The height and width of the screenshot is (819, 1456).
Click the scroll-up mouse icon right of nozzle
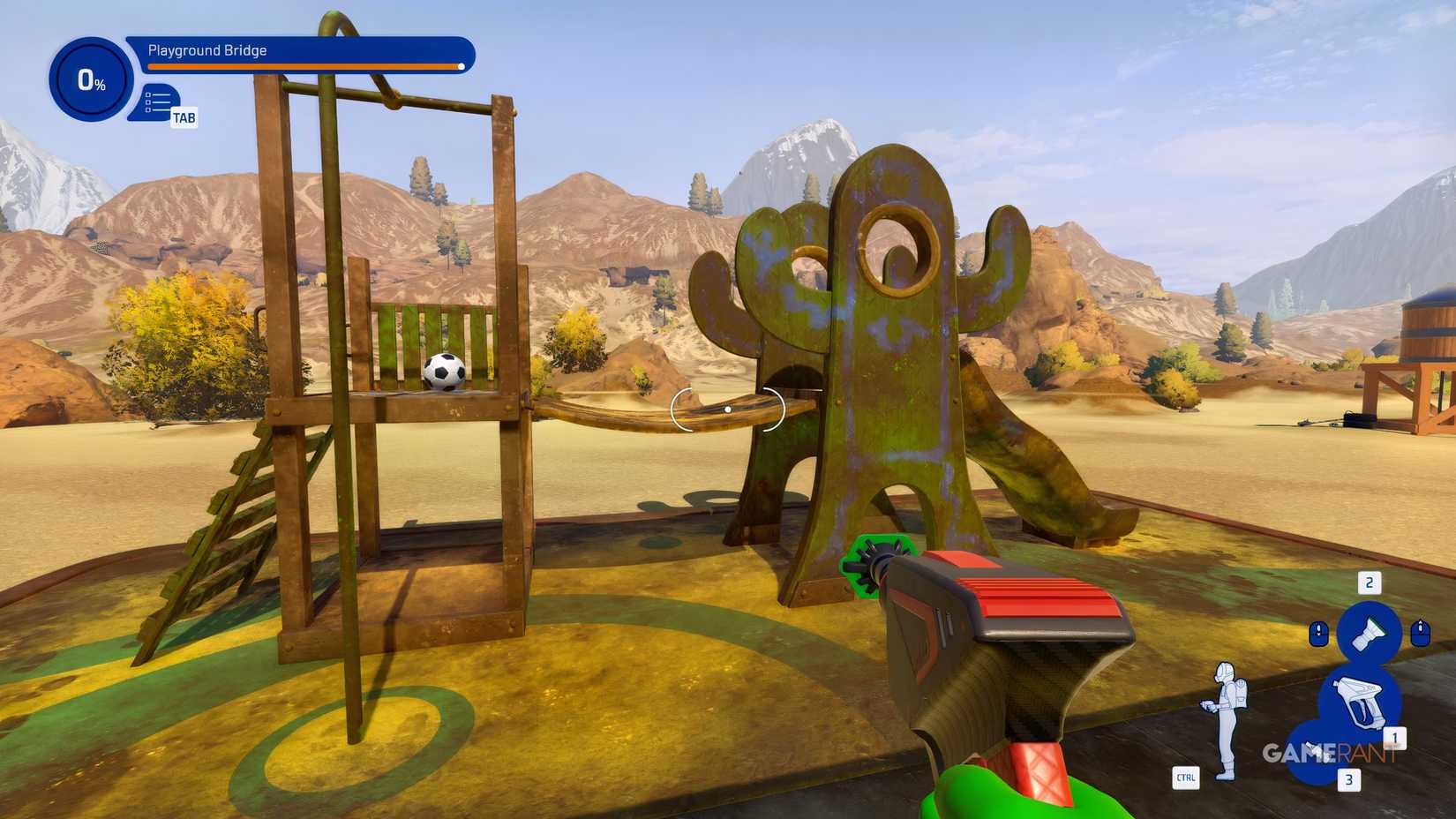tap(1422, 632)
